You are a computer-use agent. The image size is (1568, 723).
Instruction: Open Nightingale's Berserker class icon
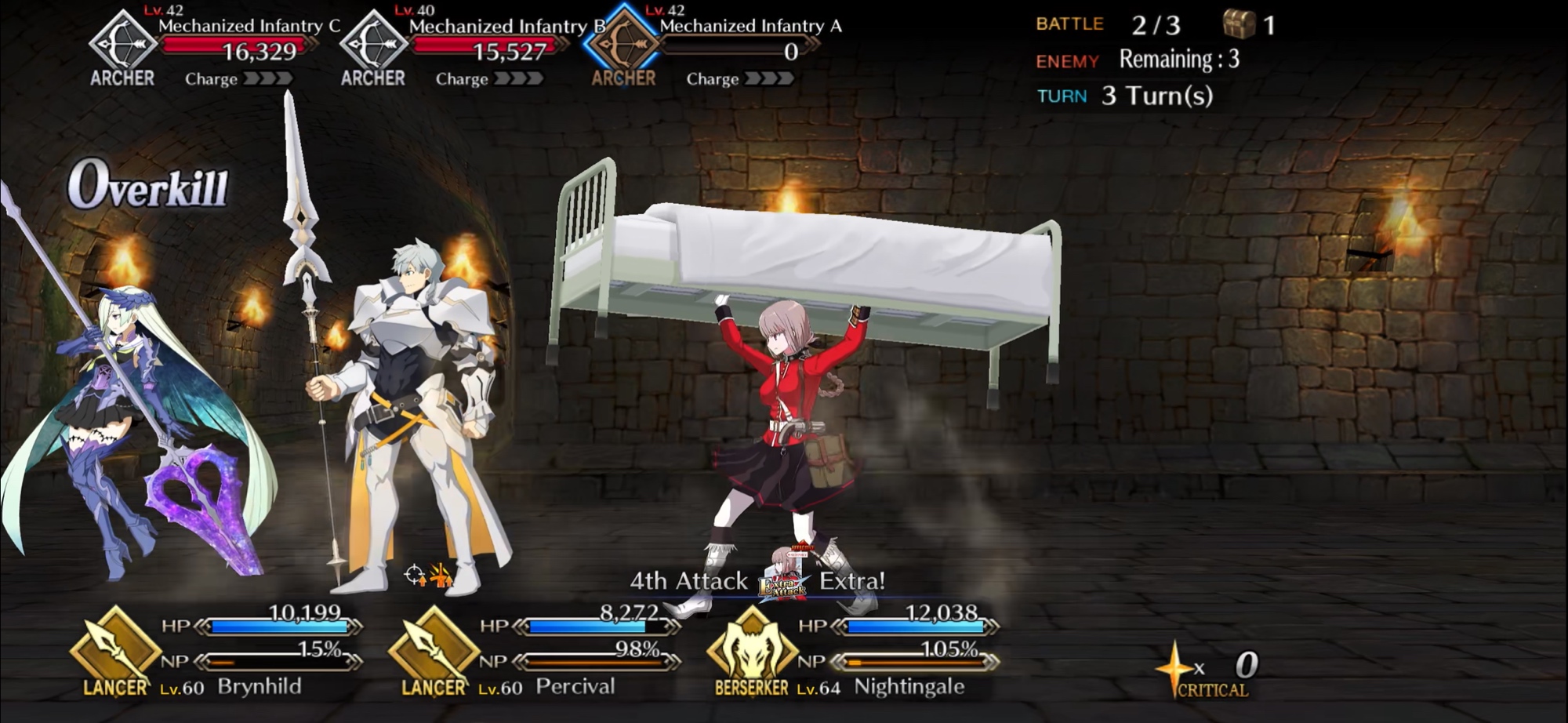click(x=752, y=649)
